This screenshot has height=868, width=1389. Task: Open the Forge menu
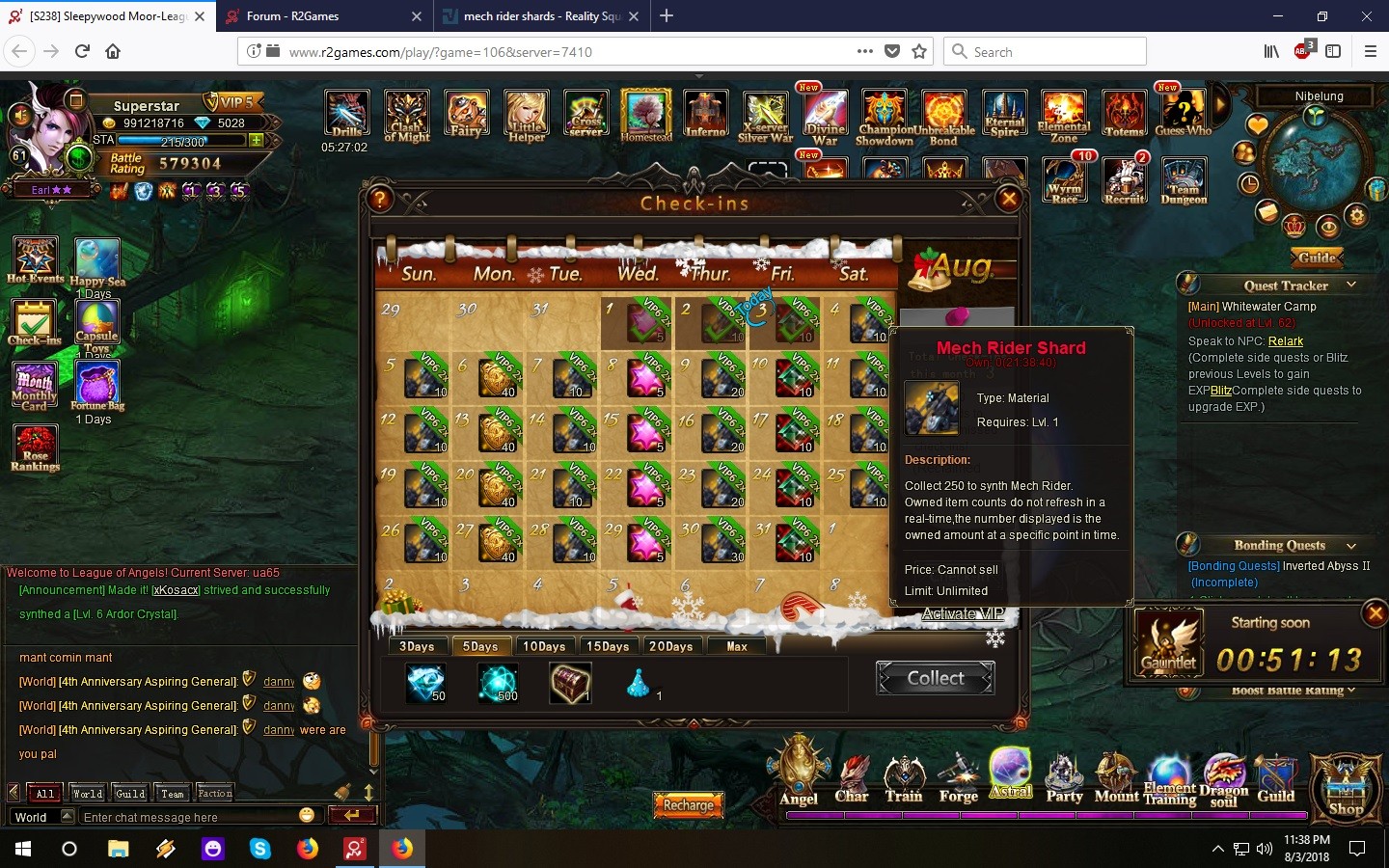959,777
